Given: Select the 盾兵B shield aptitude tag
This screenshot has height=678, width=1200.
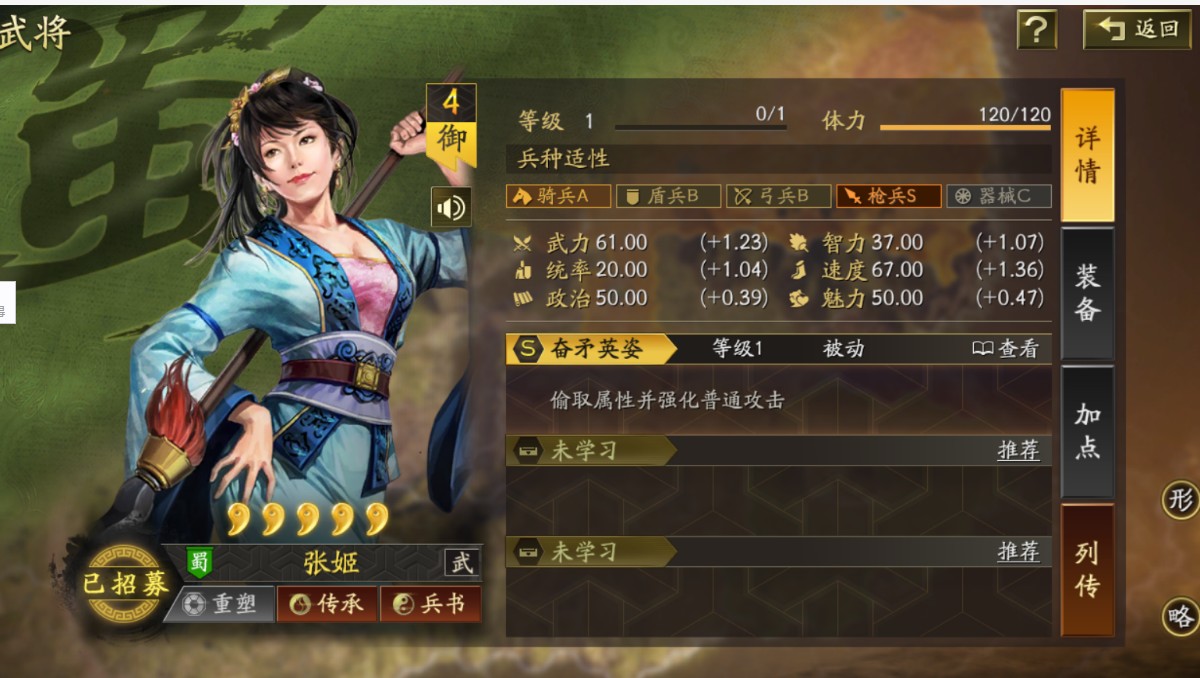Looking at the screenshot, I should 668,196.
